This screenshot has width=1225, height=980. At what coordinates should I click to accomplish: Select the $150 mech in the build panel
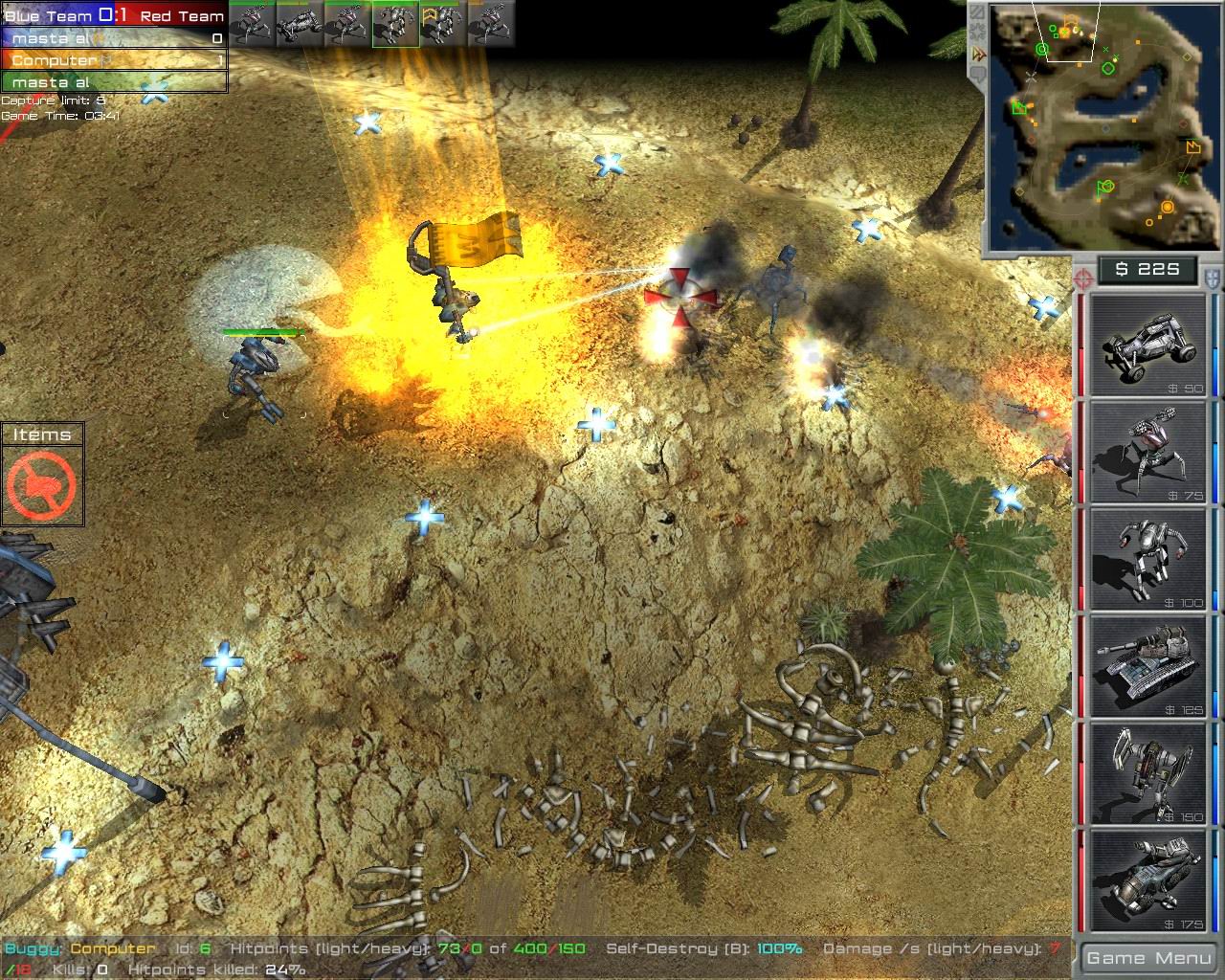(x=1146, y=775)
